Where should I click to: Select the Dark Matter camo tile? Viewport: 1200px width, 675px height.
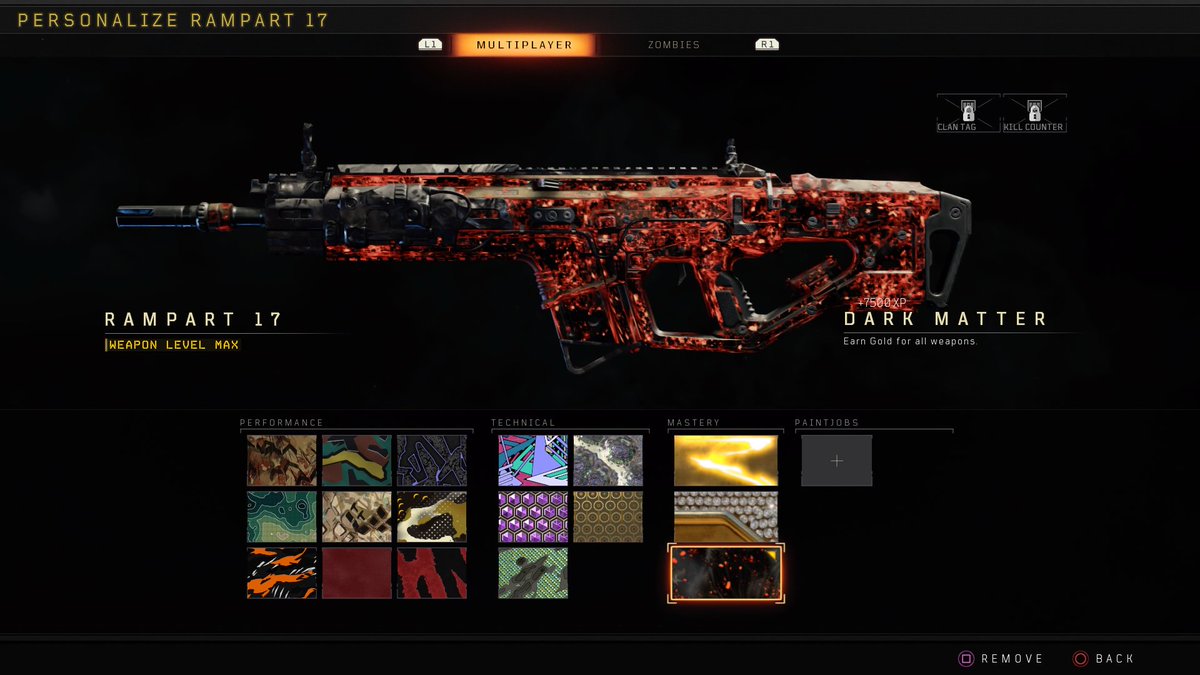pos(725,573)
